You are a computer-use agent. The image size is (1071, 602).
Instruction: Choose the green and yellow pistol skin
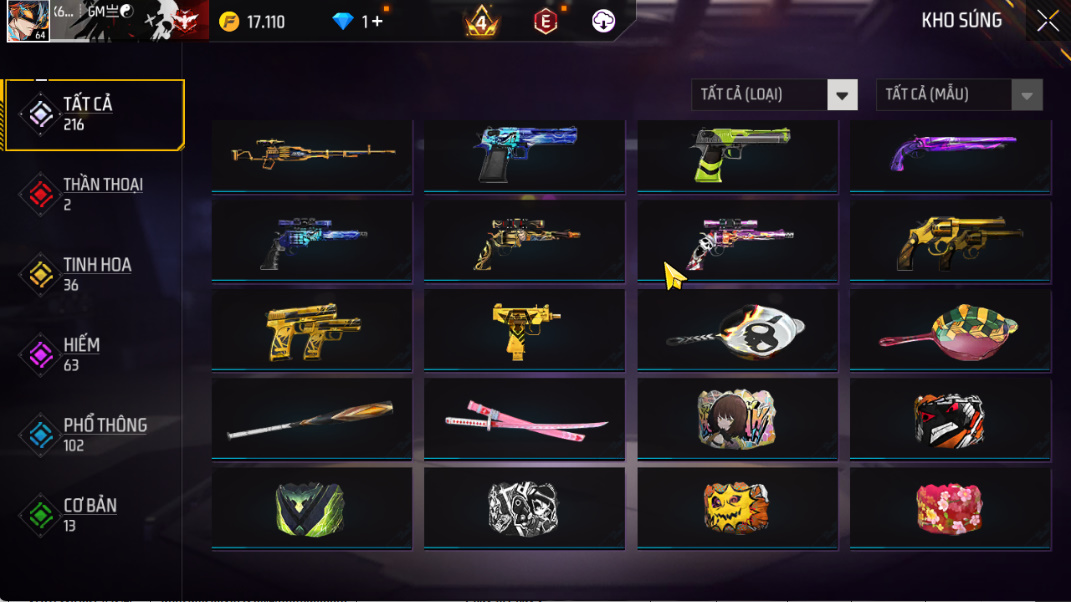tap(737, 154)
